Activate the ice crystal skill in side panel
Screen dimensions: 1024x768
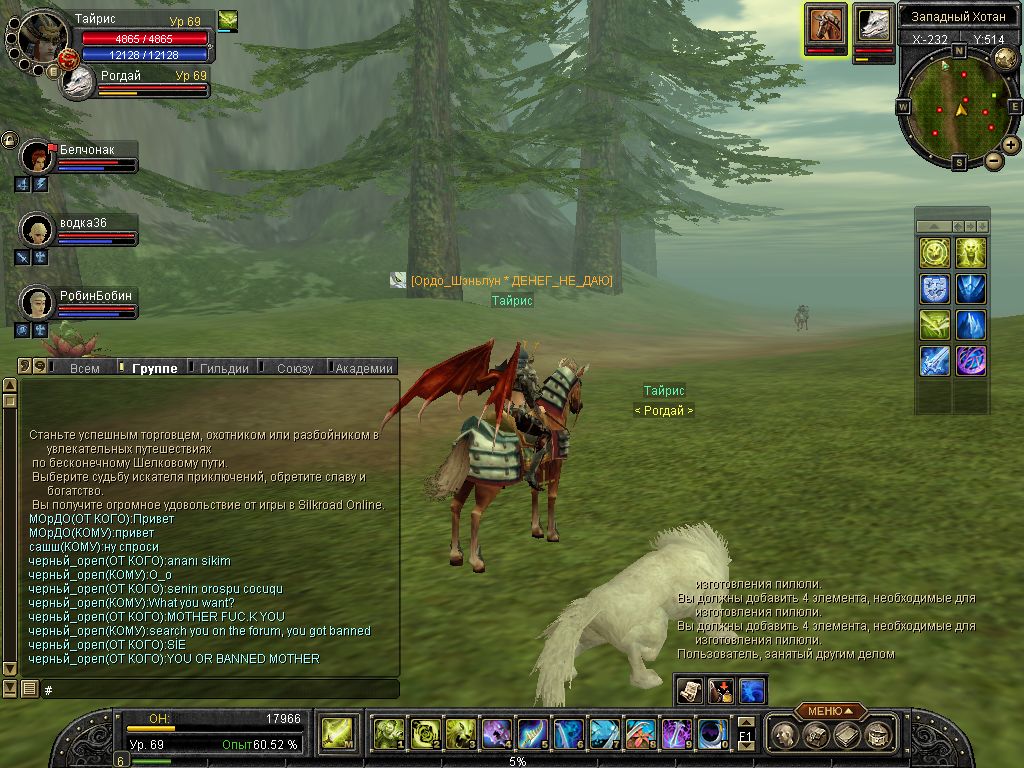click(970, 325)
